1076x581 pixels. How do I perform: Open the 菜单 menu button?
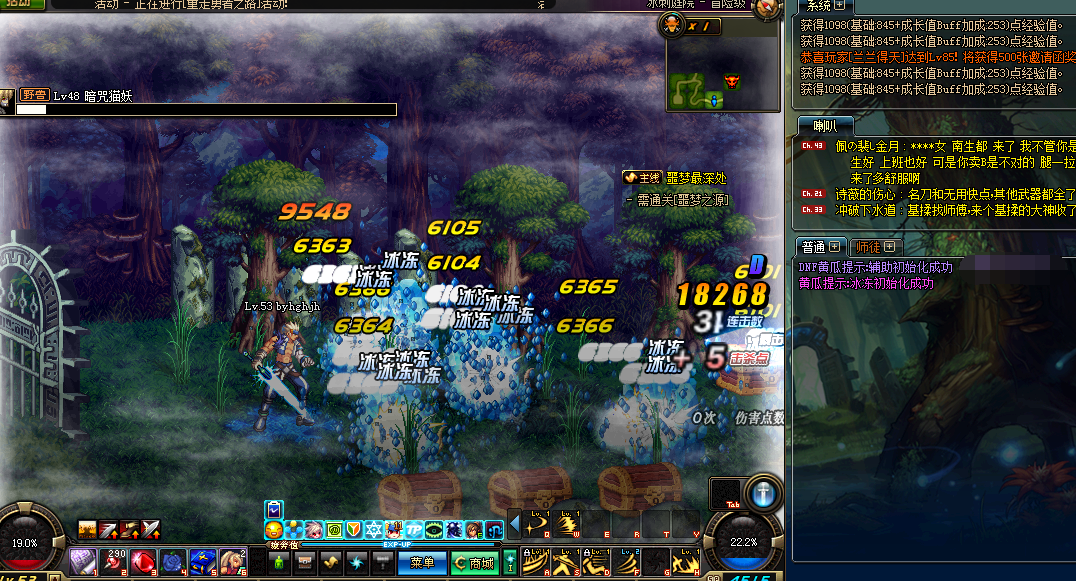(422, 563)
